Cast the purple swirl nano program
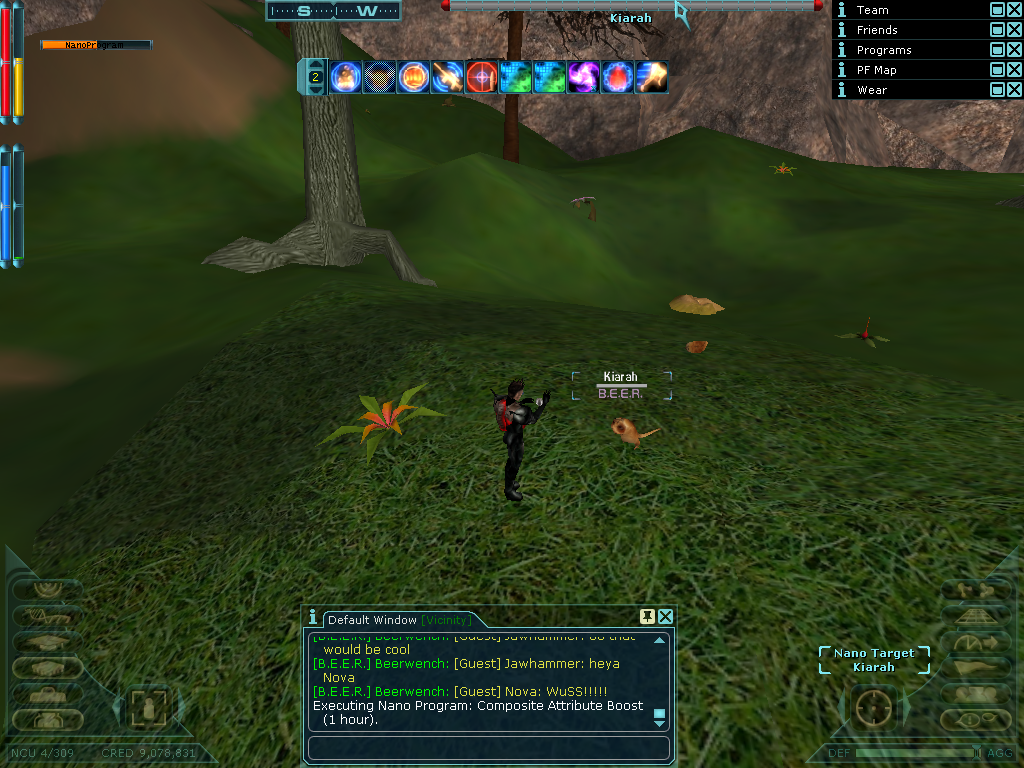The width and height of the screenshot is (1024, 768). (x=583, y=77)
